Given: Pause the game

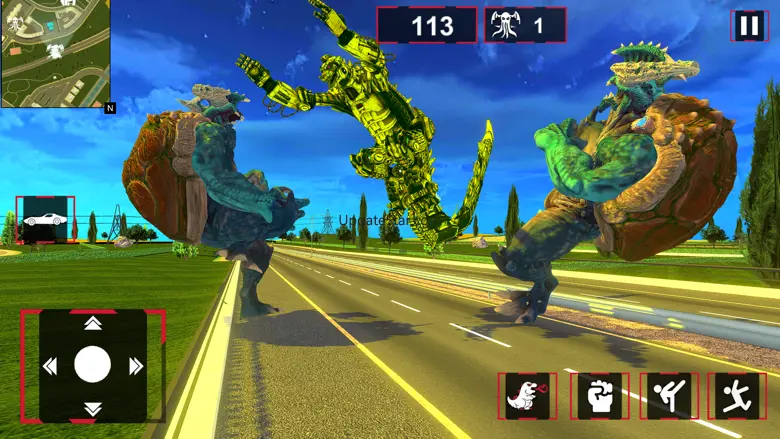Looking at the screenshot, I should 749,25.
